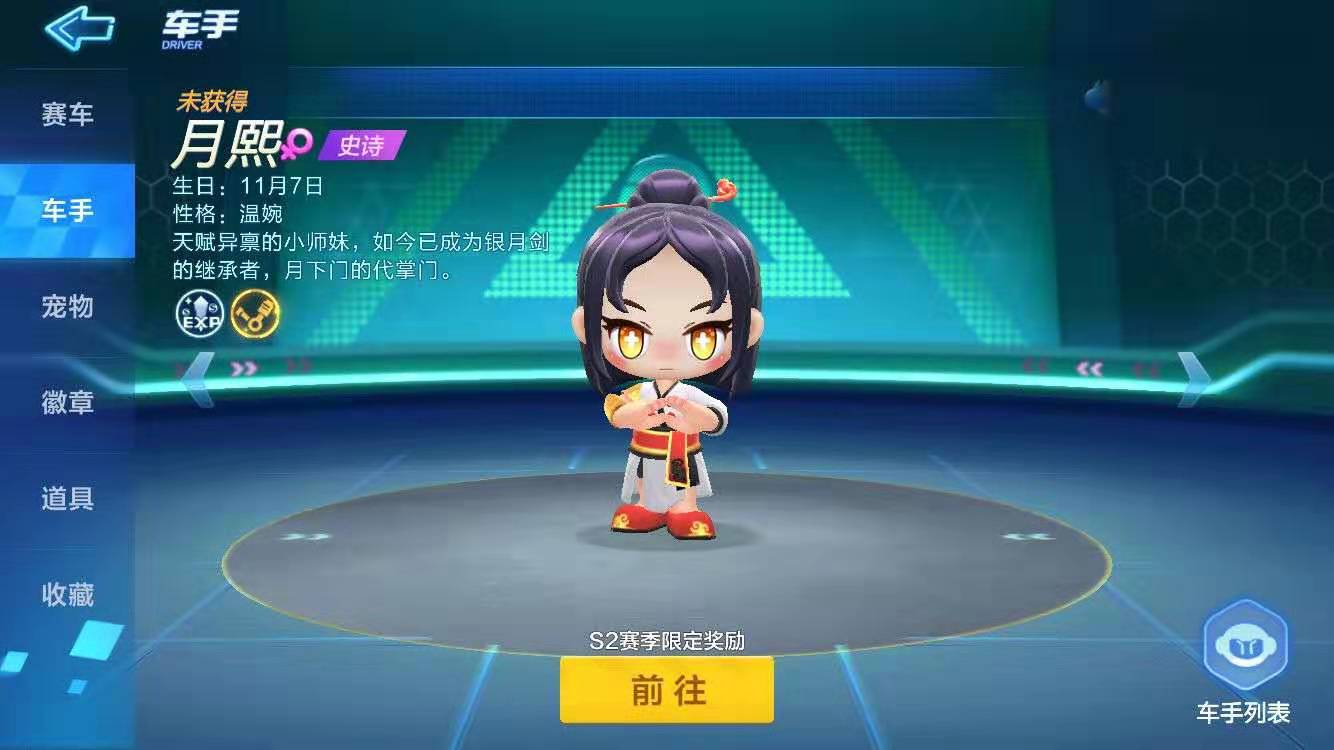
Task: Click the right arrow to view next driver
Action: pyautogui.click(x=1190, y=379)
